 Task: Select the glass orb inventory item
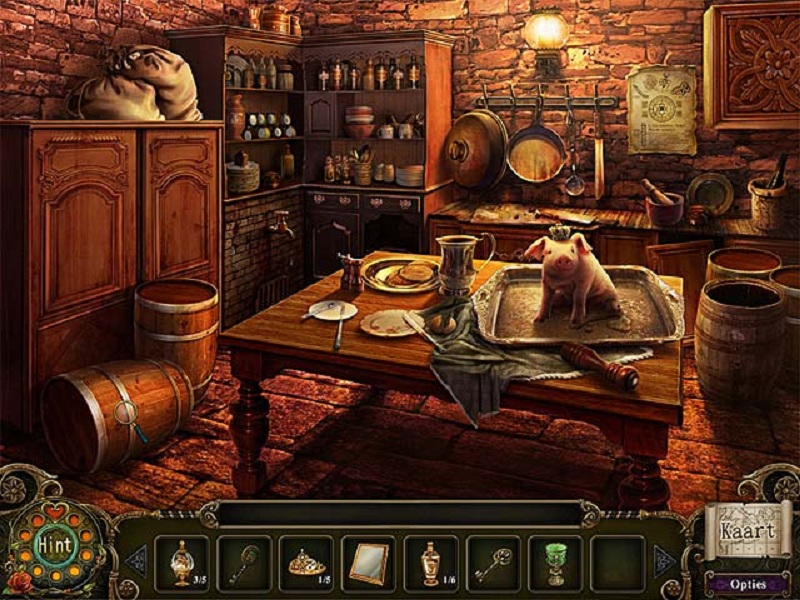point(181,563)
